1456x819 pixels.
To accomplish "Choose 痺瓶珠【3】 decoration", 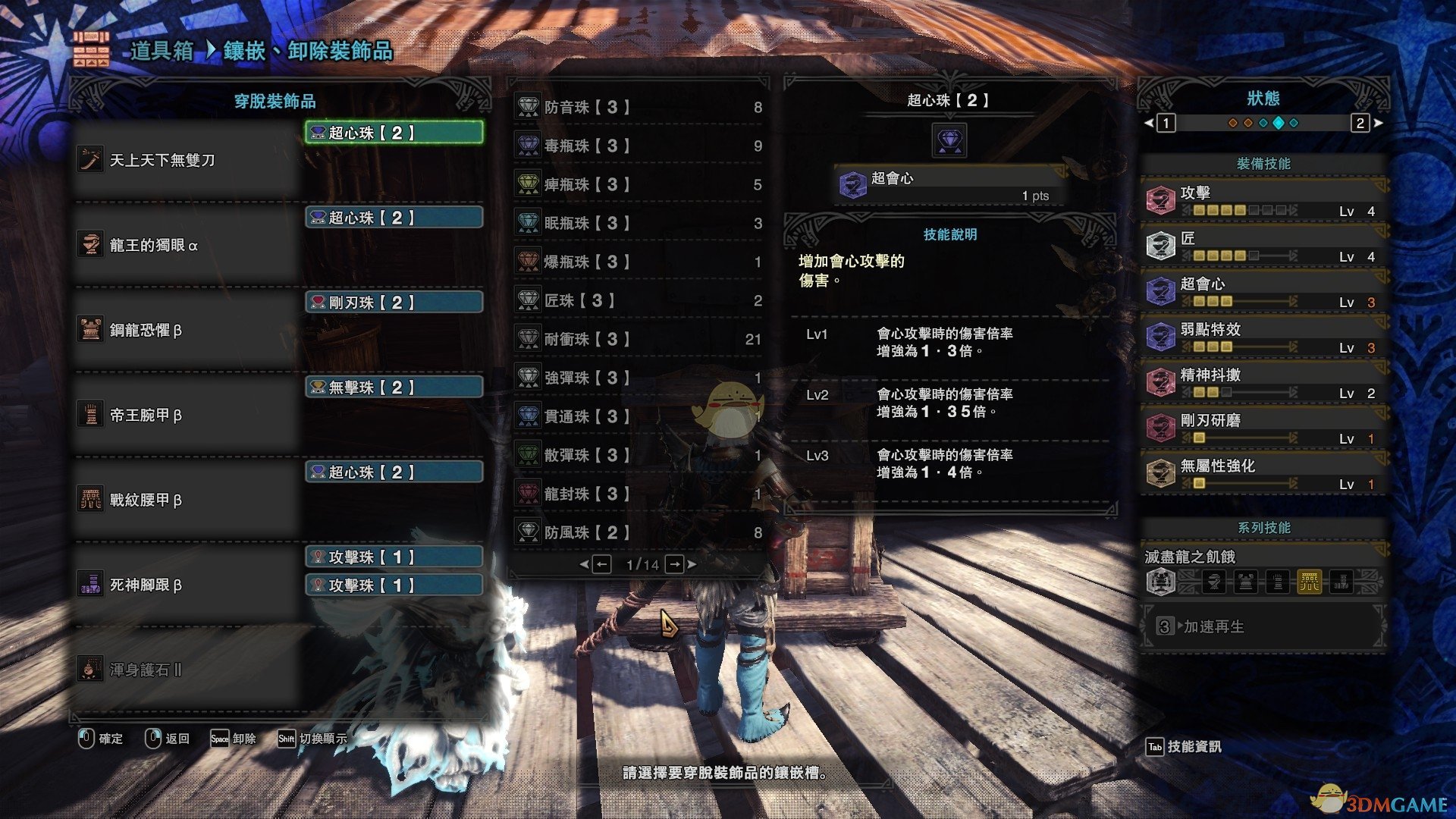I will (639, 184).
